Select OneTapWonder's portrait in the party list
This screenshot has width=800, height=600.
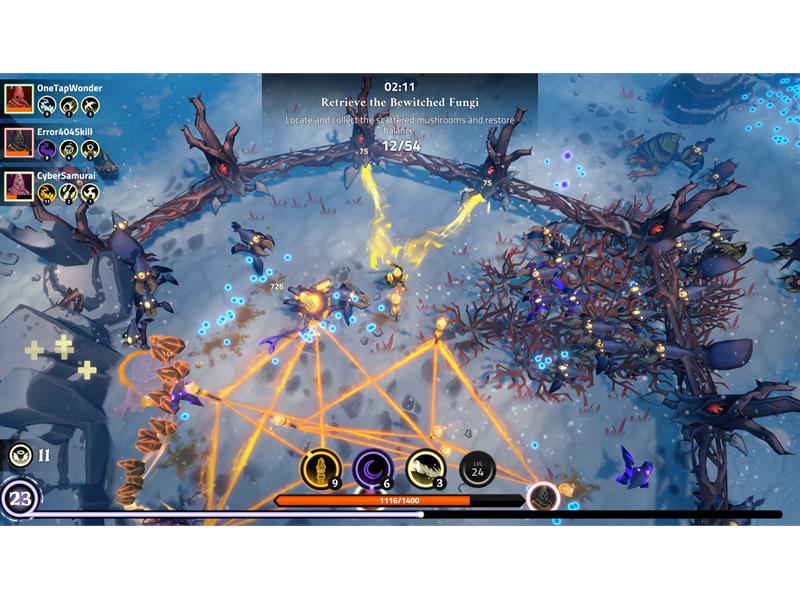(17, 98)
